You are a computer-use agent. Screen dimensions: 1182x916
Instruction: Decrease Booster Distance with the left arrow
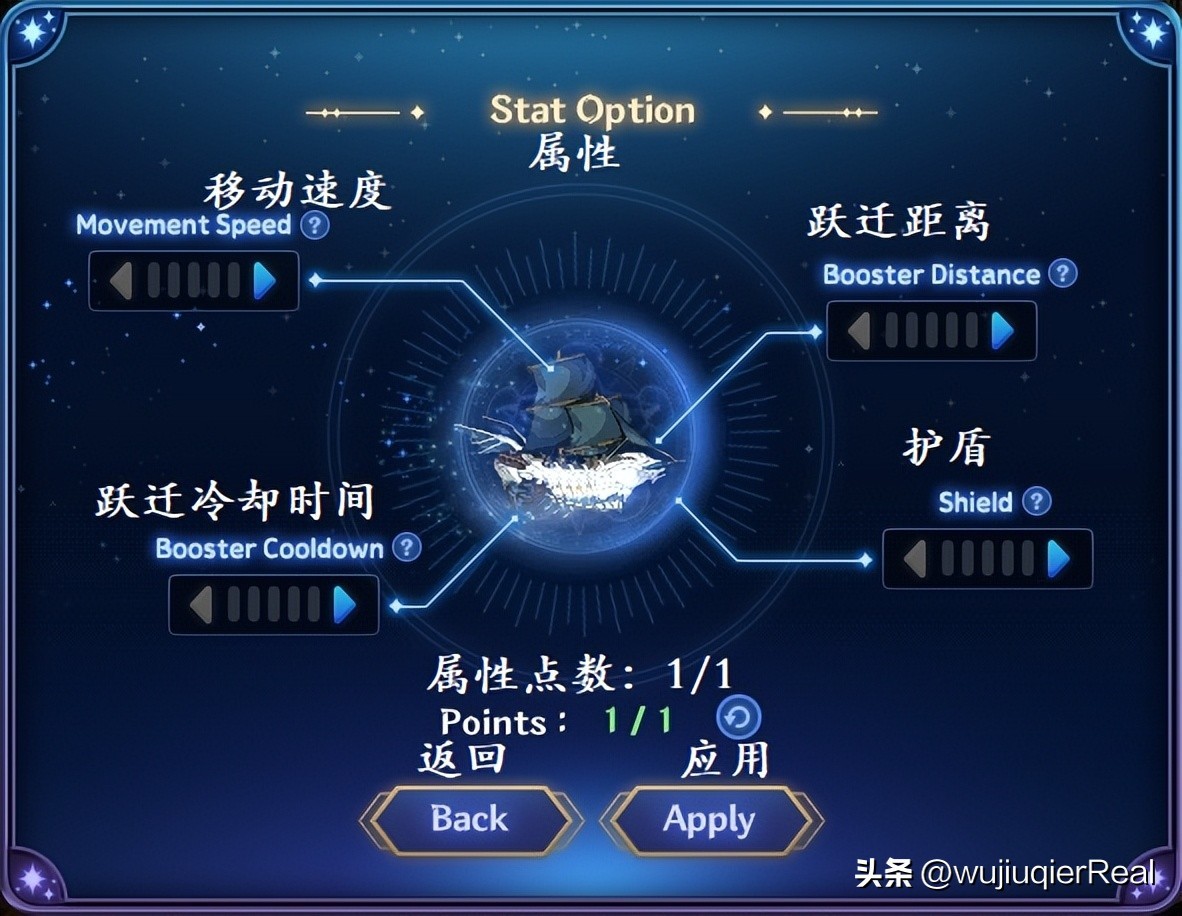tap(858, 331)
